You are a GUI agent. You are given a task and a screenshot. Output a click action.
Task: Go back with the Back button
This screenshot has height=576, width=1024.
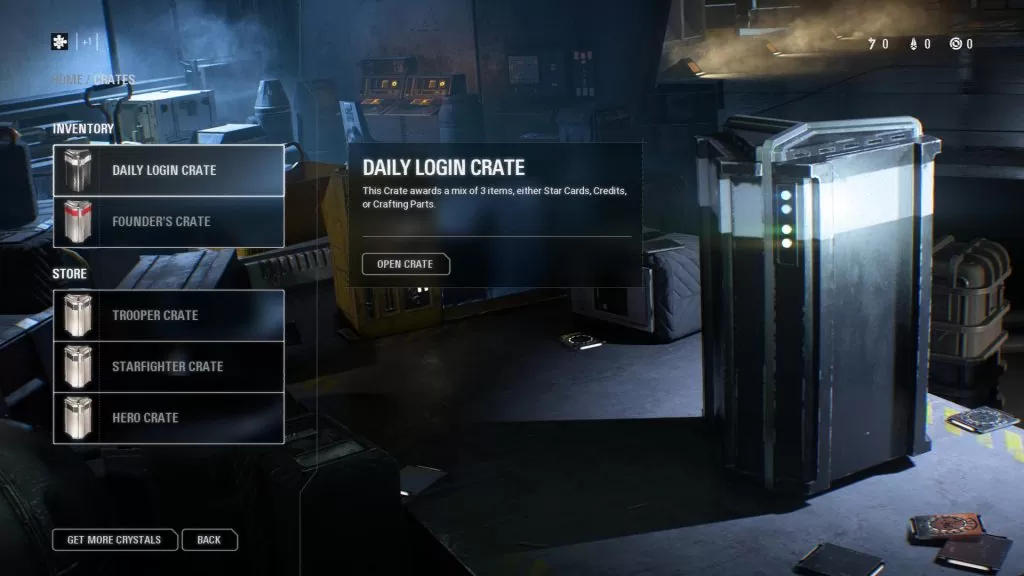[x=209, y=540]
